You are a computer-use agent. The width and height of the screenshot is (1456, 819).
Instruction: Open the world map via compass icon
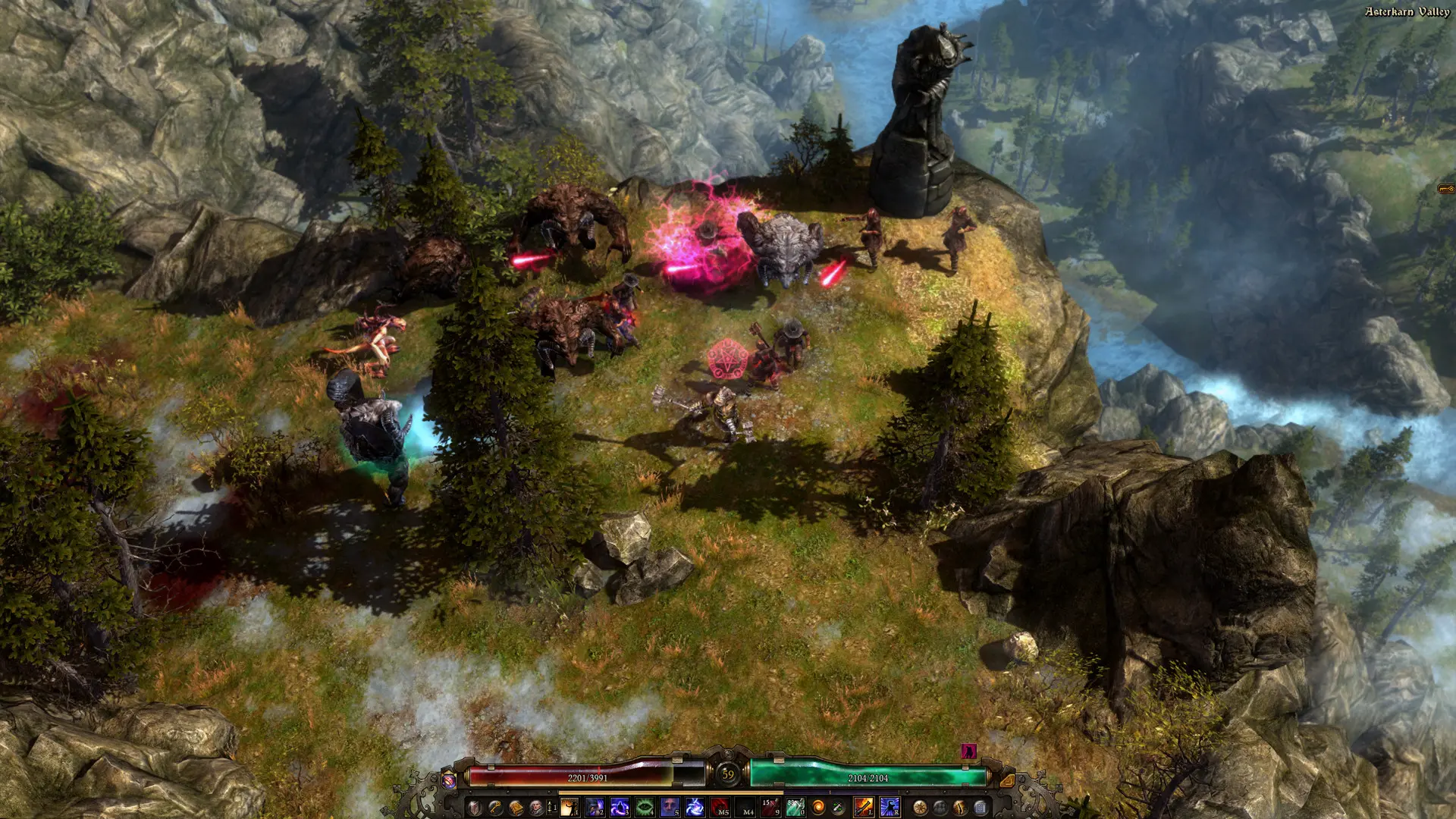point(921,808)
